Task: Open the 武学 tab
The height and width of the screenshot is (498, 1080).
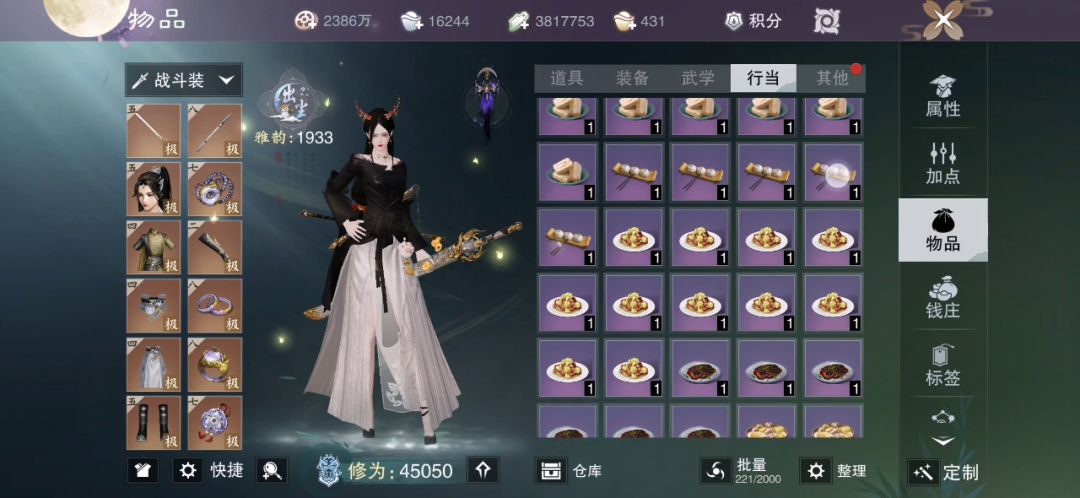Action: coord(698,78)
